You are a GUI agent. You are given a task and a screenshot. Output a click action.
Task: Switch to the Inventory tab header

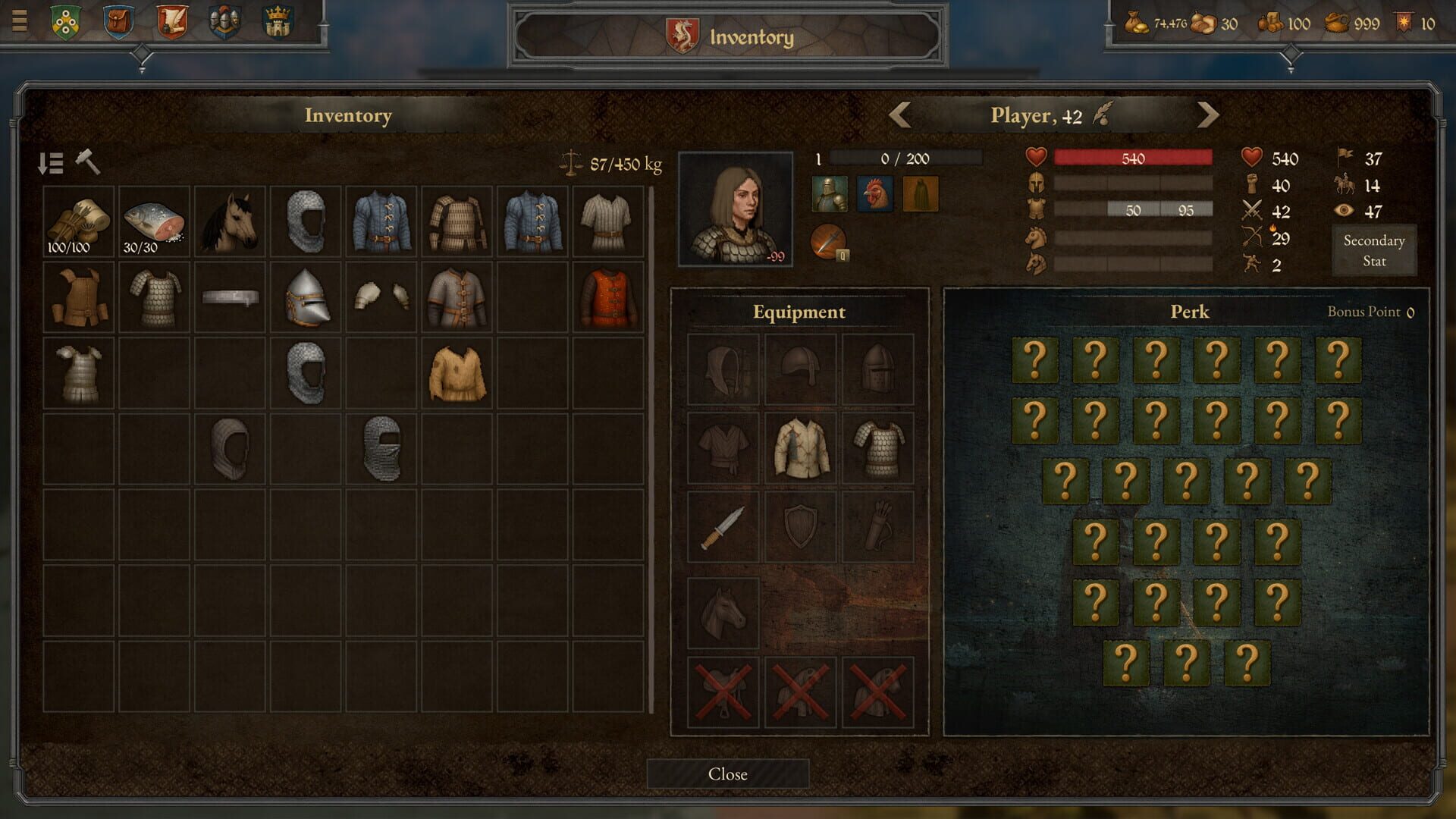coord(348,115)
